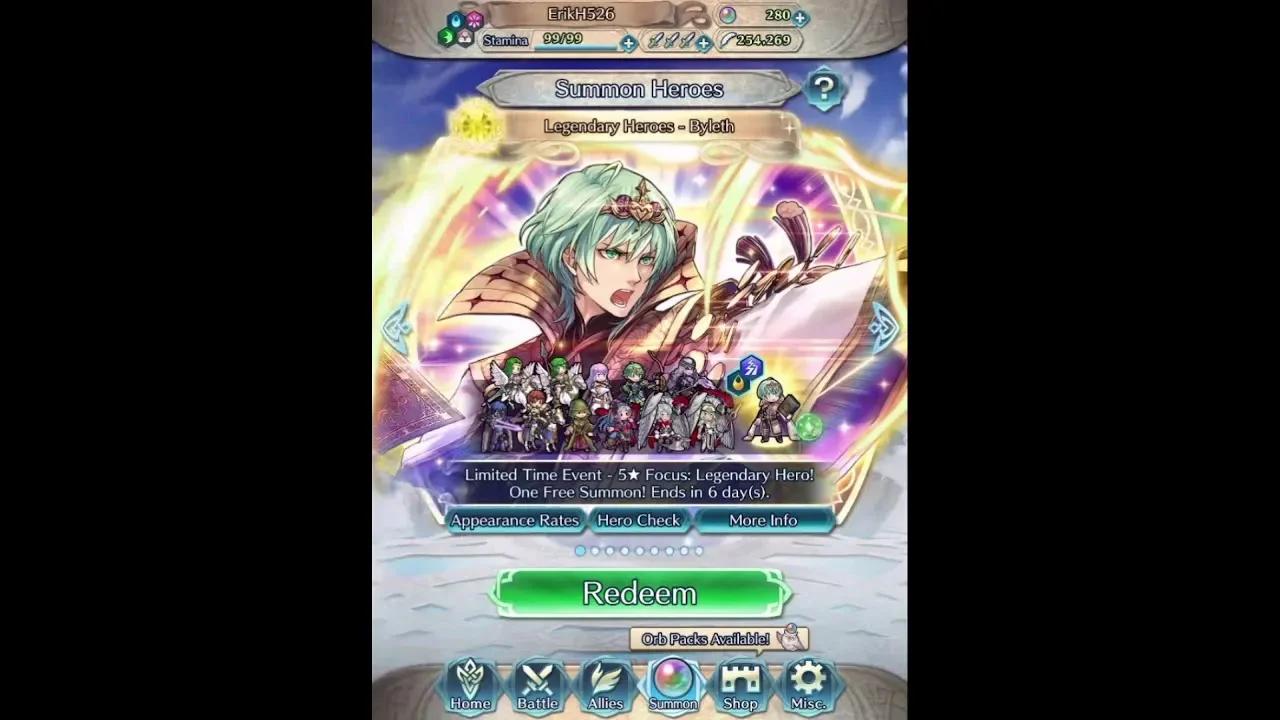
Task: Tap the plus icon to refill stamina
Action: 627,43
